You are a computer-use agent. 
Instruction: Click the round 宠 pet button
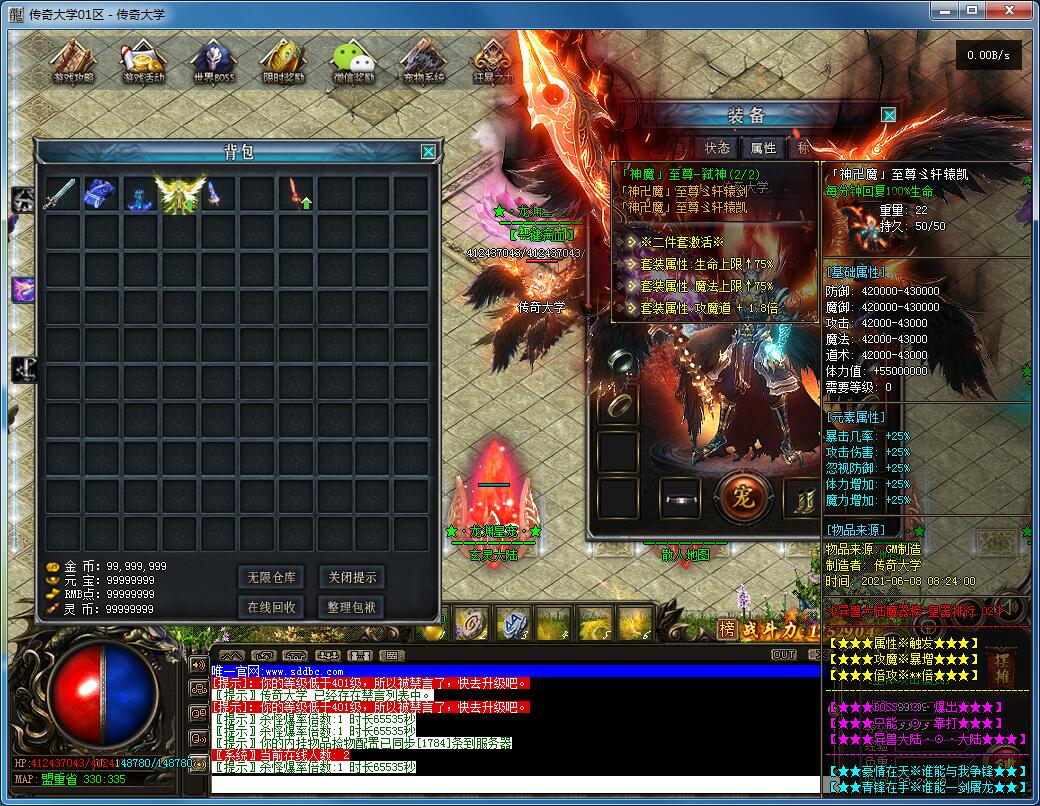coord(743,496)
